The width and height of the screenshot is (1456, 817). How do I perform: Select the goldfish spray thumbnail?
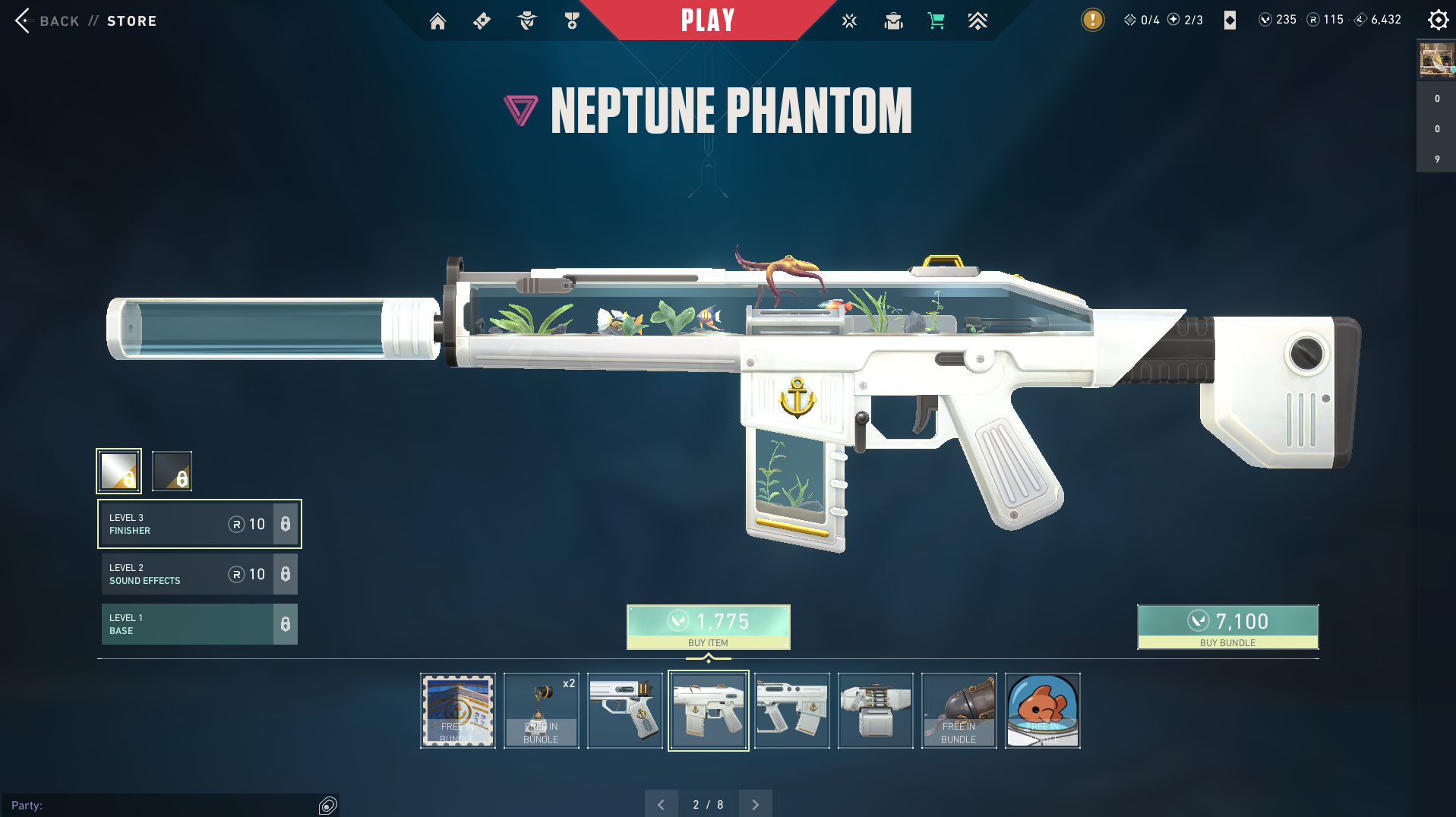(1042, 711)
